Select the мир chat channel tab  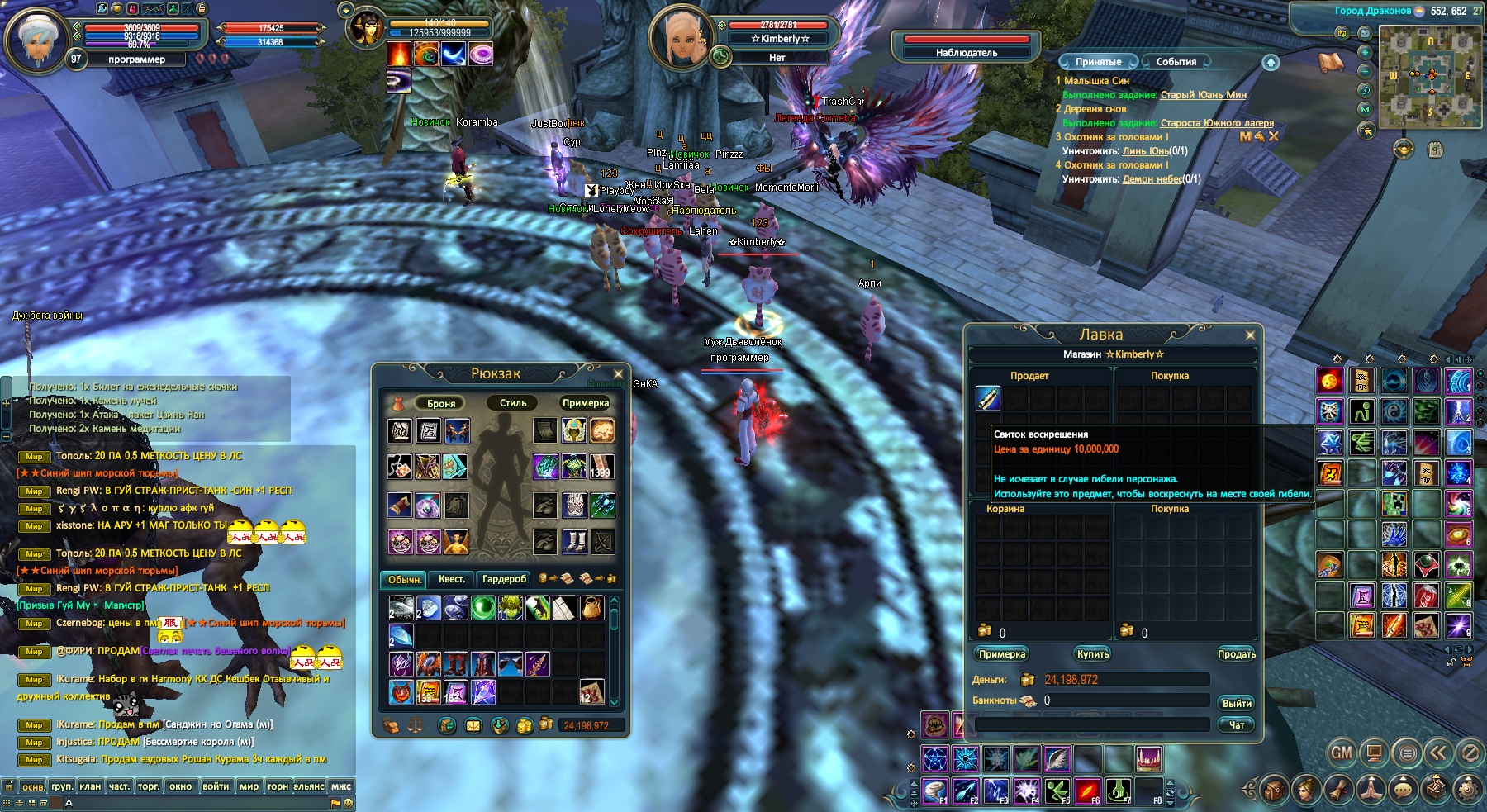click(249, 786)
